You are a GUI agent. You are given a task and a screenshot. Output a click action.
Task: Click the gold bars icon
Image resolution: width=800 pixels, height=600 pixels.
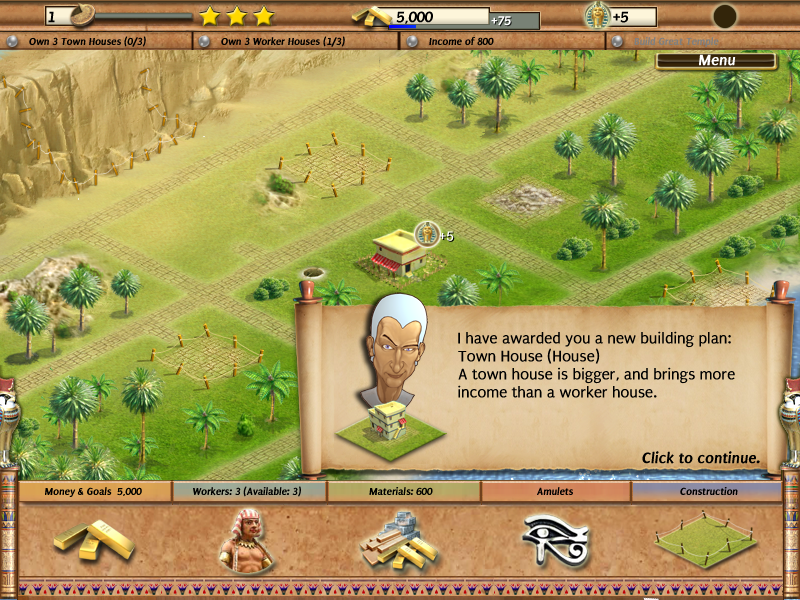tap(93, 540)
